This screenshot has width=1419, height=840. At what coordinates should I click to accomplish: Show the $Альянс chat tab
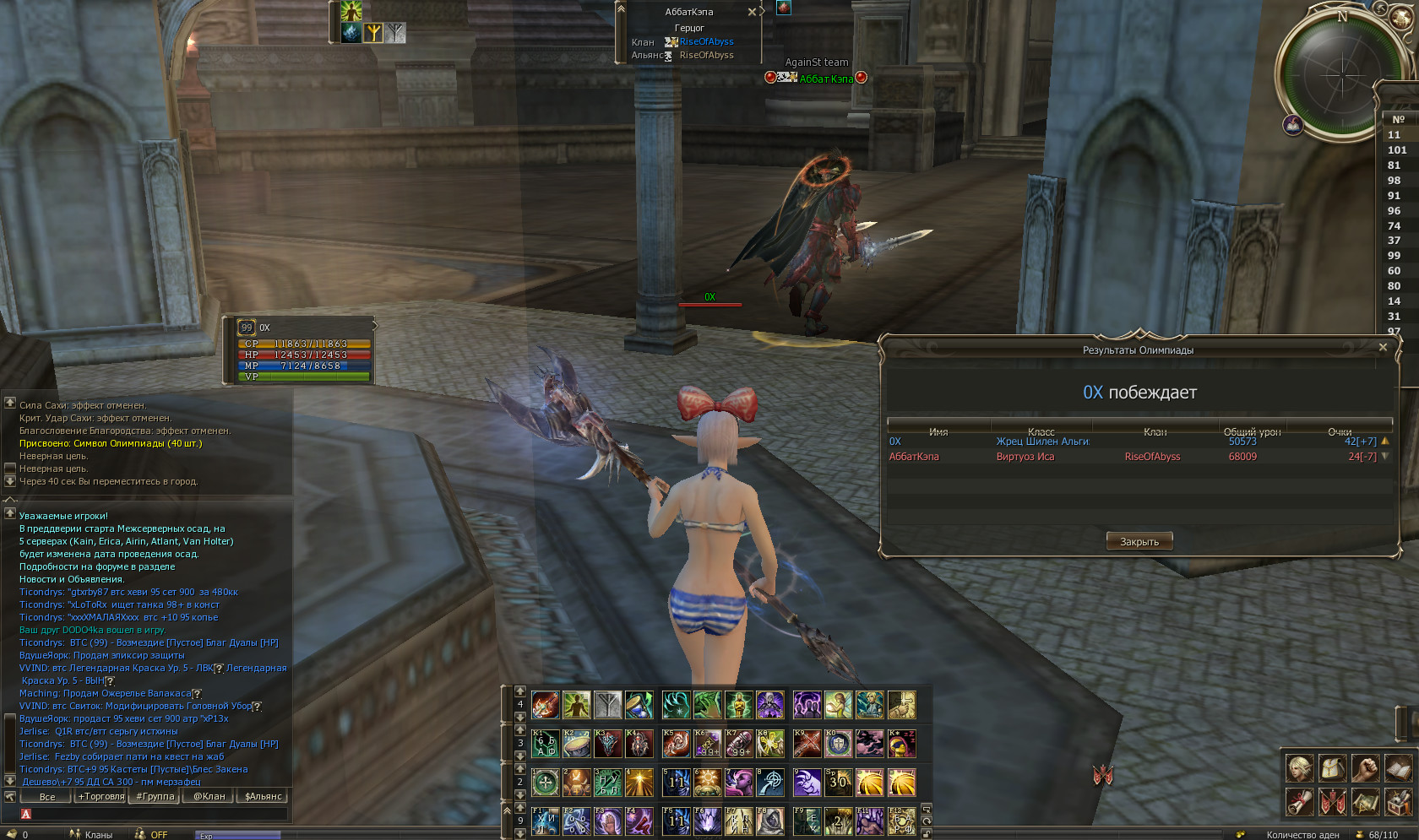pos(263,796)
